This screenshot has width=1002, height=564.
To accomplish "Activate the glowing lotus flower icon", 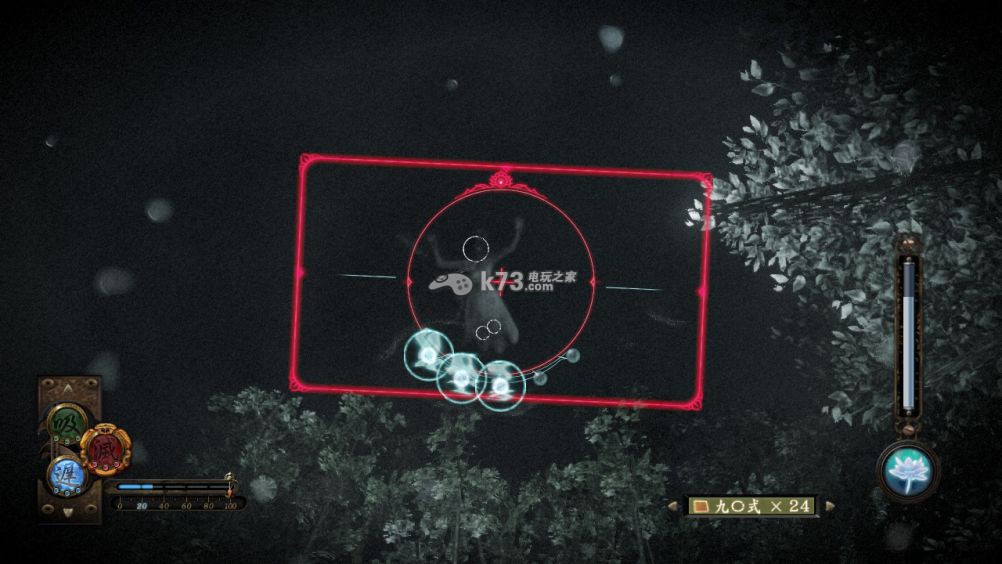I will pyautogui.click(x=908, y=470).
